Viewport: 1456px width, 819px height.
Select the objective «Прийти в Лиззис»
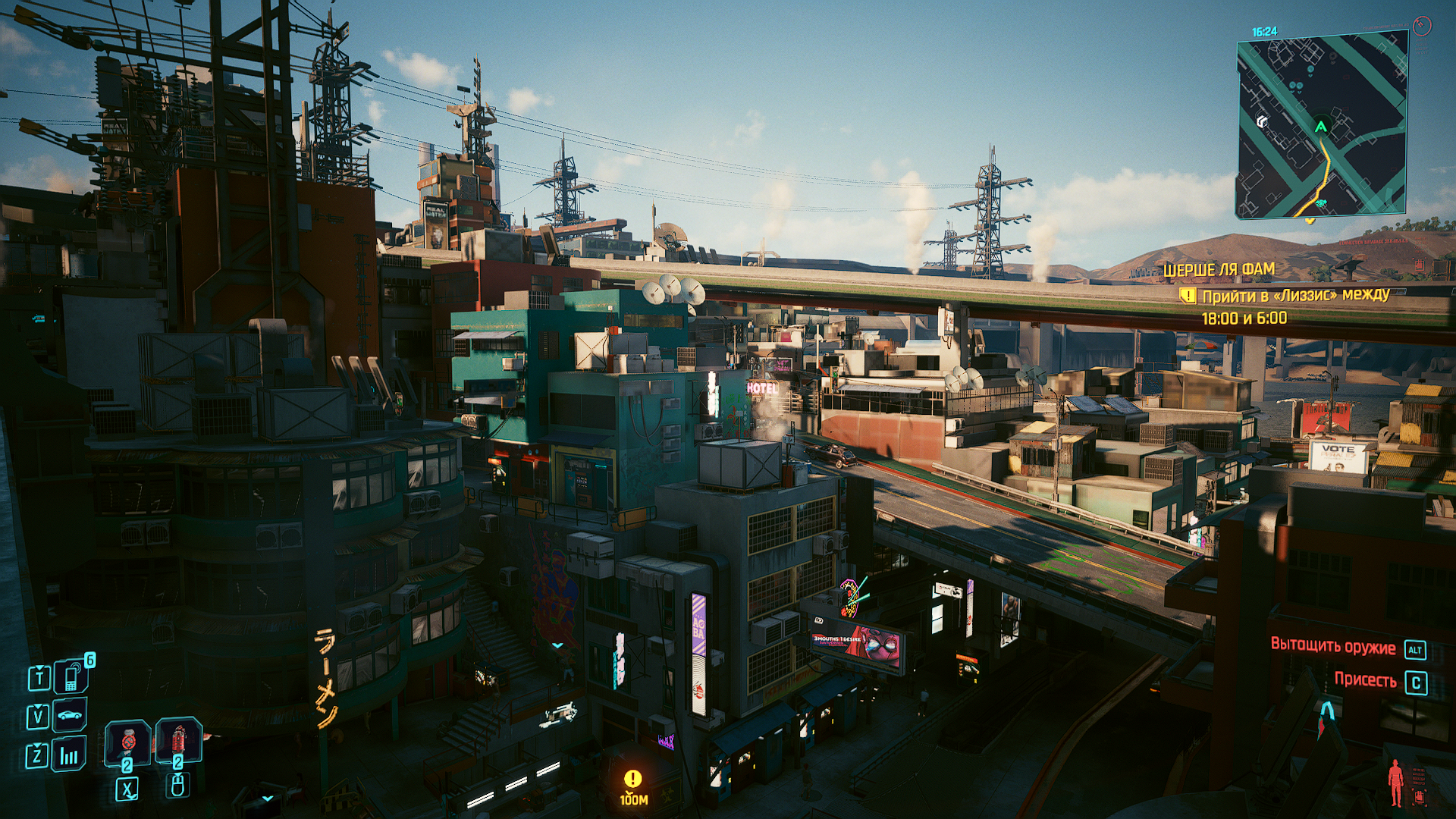coord(1294,296)
